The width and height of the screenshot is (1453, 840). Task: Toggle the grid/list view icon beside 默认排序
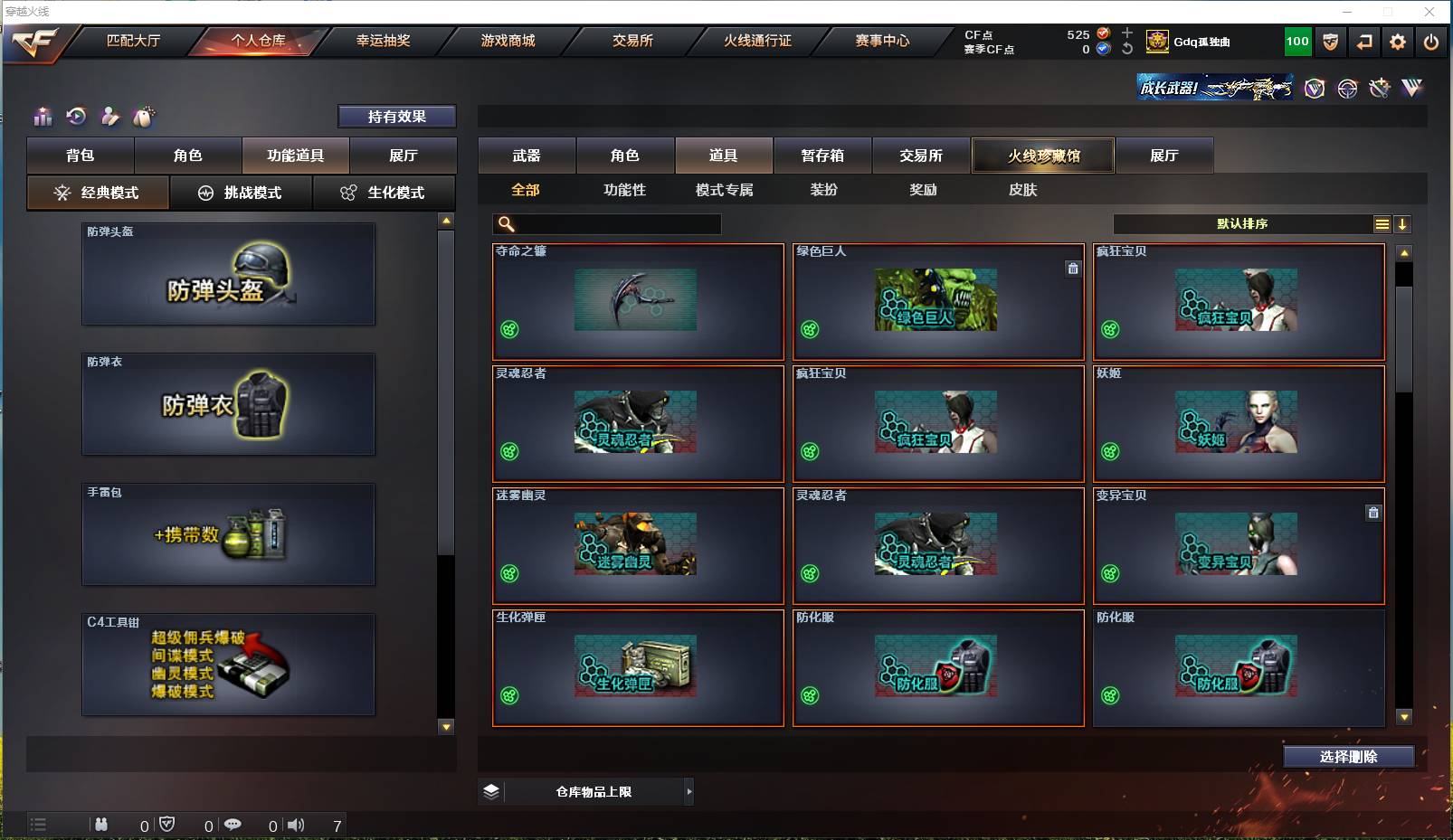(x=1383, y=223)
